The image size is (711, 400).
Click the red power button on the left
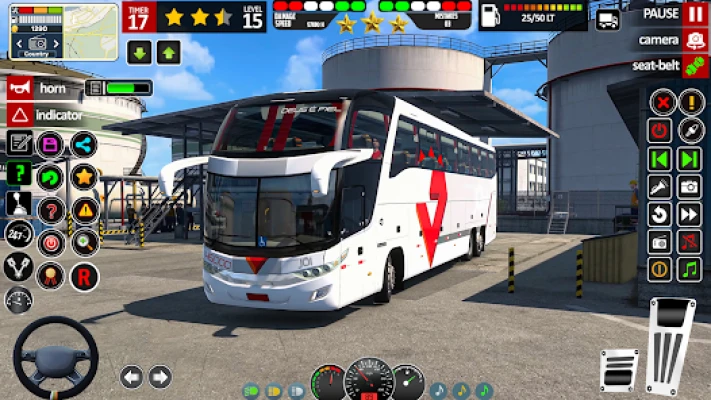click(x=50, y=243)
